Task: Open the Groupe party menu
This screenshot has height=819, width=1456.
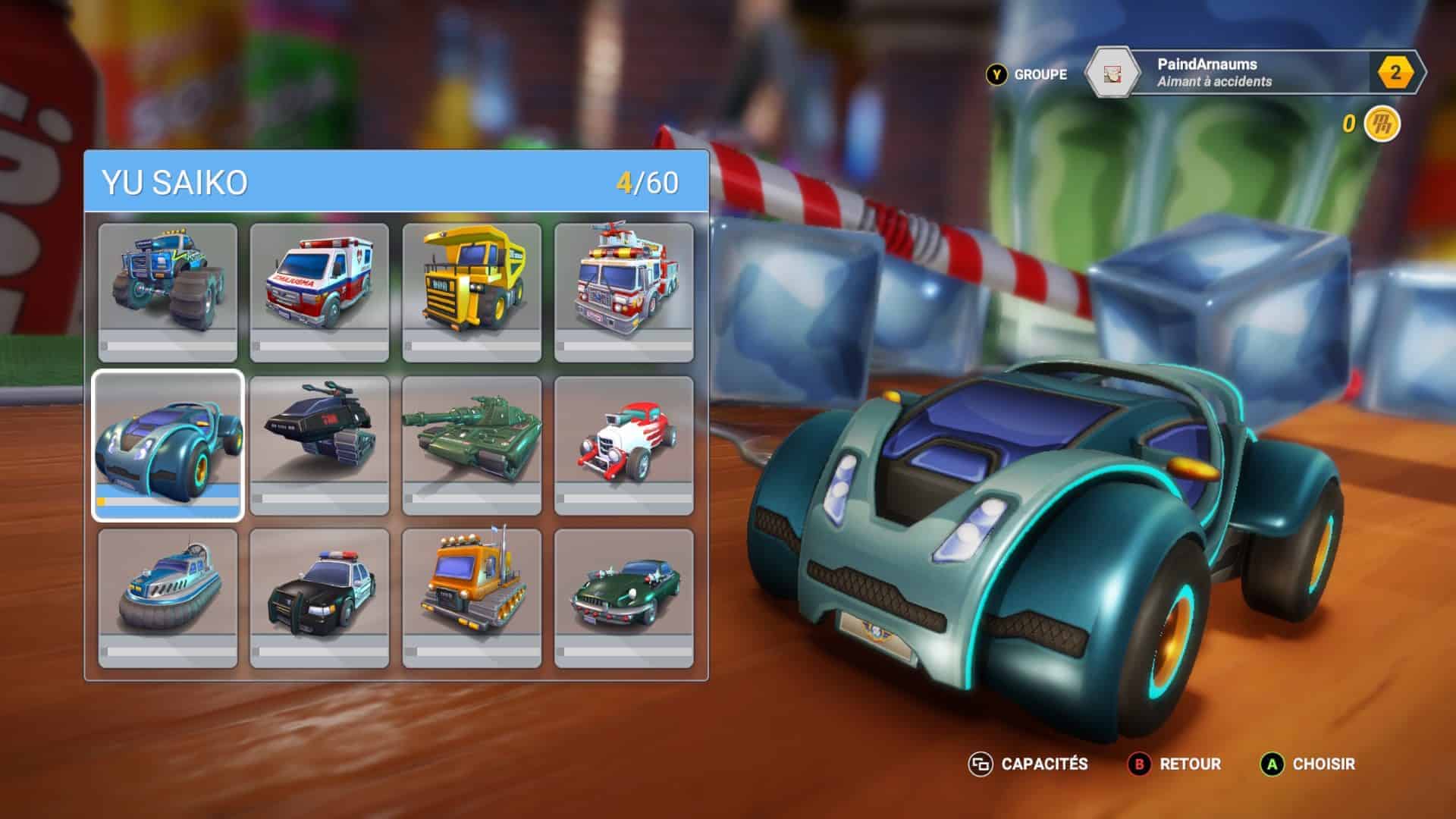Action: tap(1027, 74)
